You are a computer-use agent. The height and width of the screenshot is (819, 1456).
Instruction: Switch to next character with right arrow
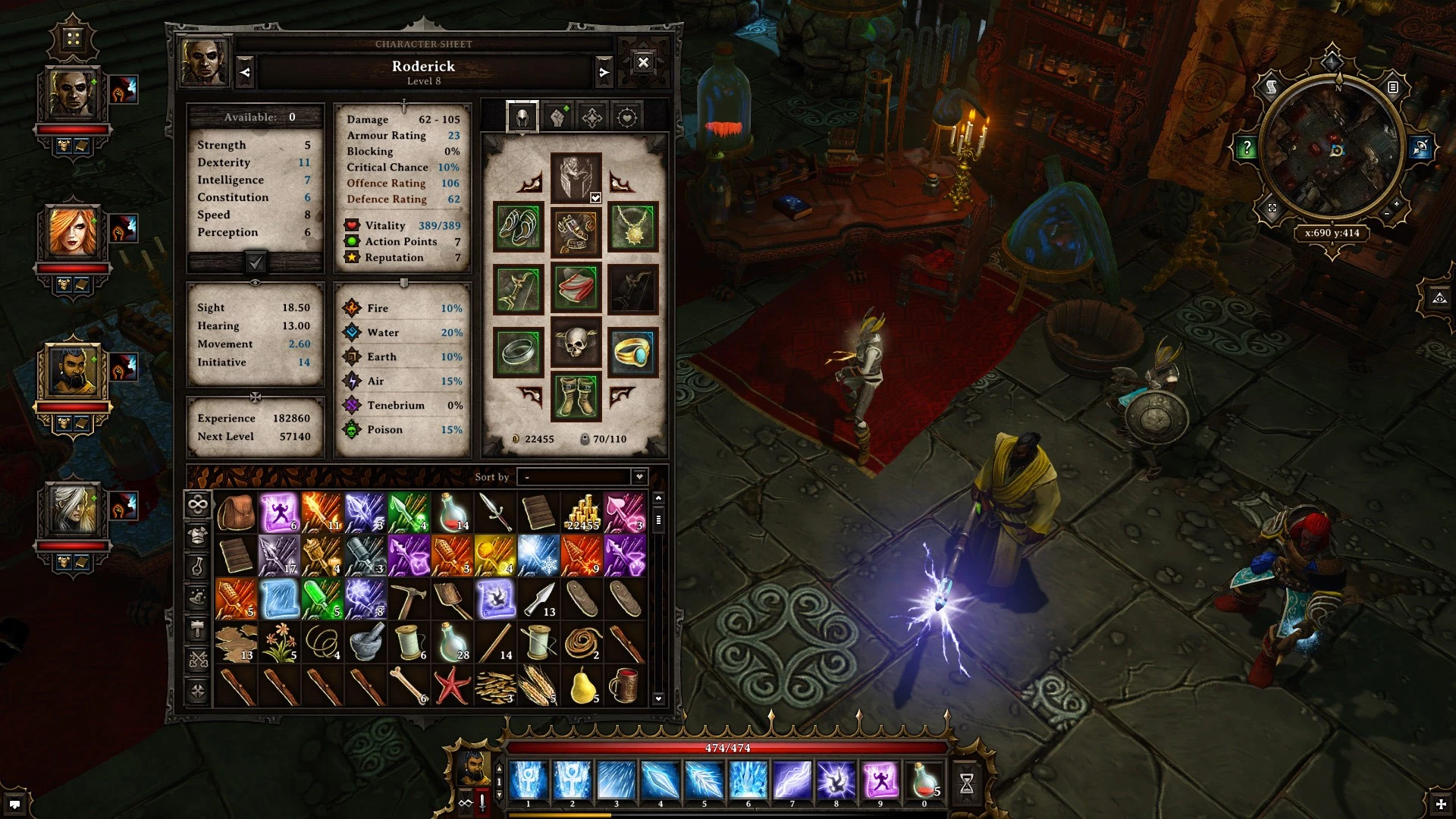coord(604,73)
